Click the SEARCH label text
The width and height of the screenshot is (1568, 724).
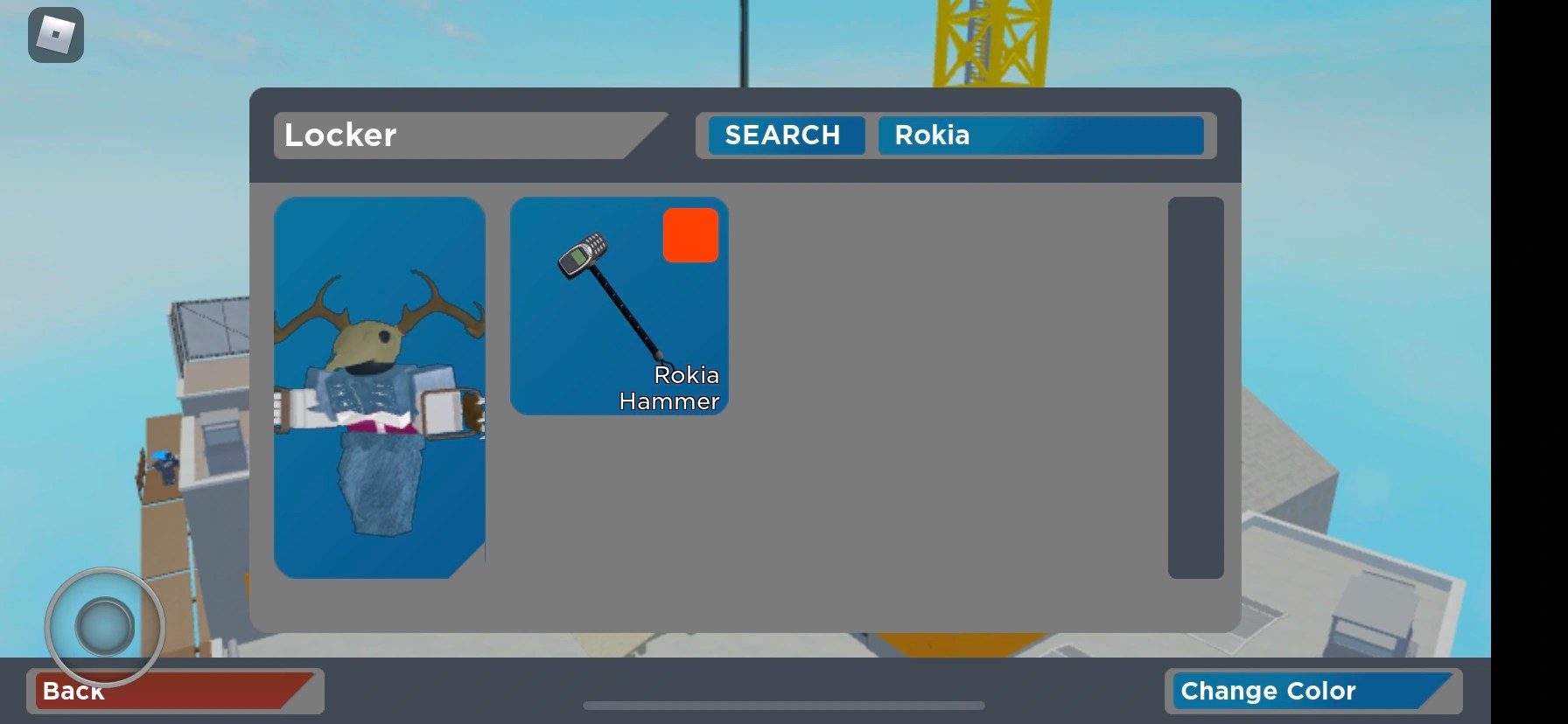coord(781,135)
